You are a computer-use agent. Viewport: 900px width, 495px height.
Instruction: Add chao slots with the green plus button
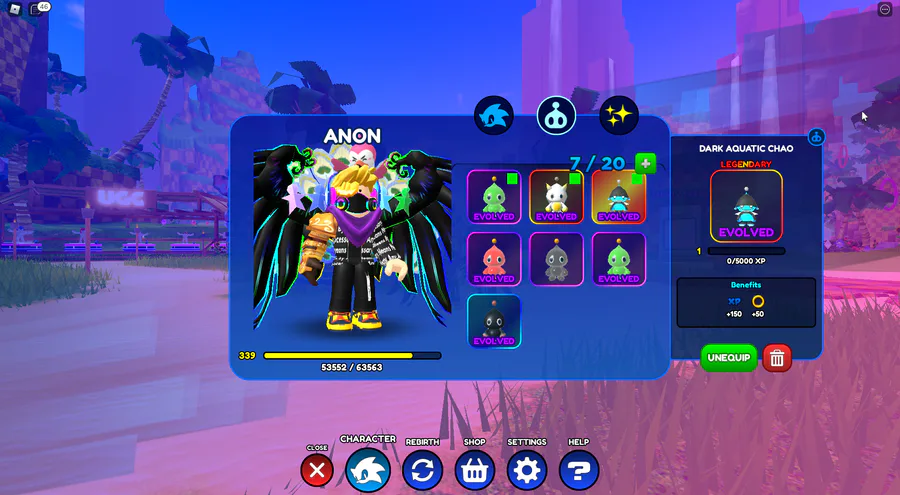645,163
